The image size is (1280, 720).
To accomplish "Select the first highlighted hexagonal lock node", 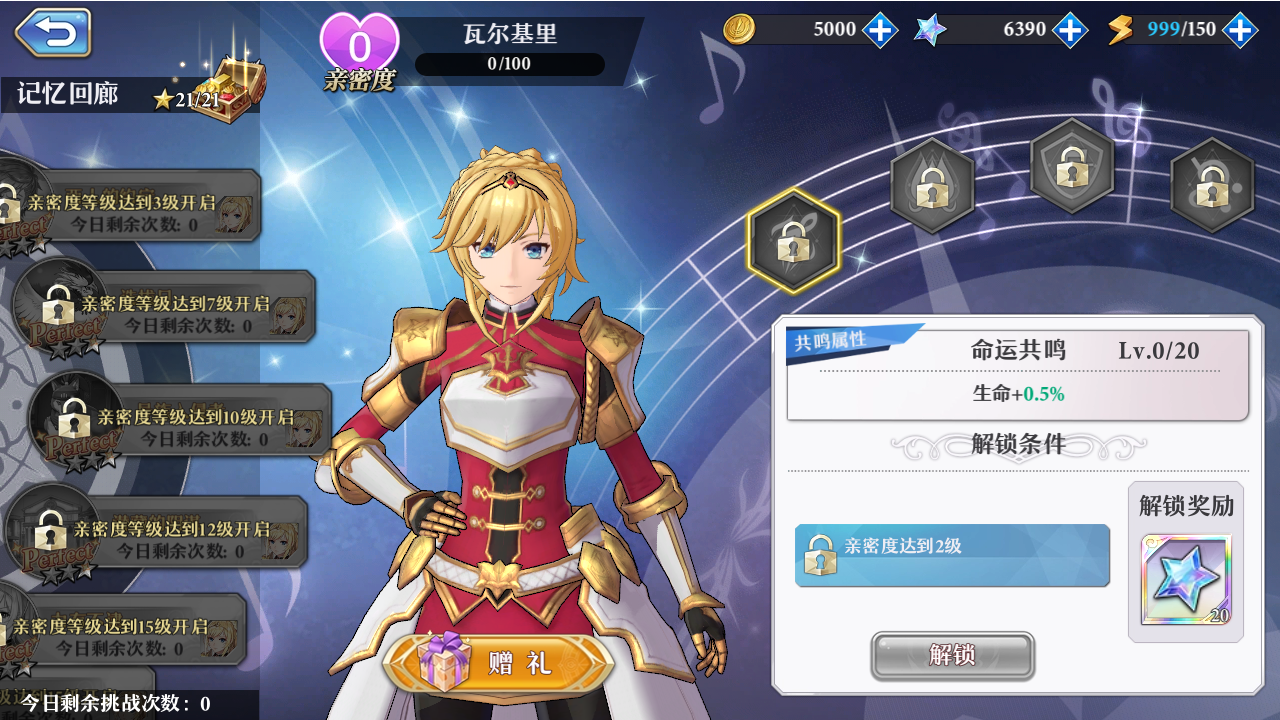I will tap(793, 243).
